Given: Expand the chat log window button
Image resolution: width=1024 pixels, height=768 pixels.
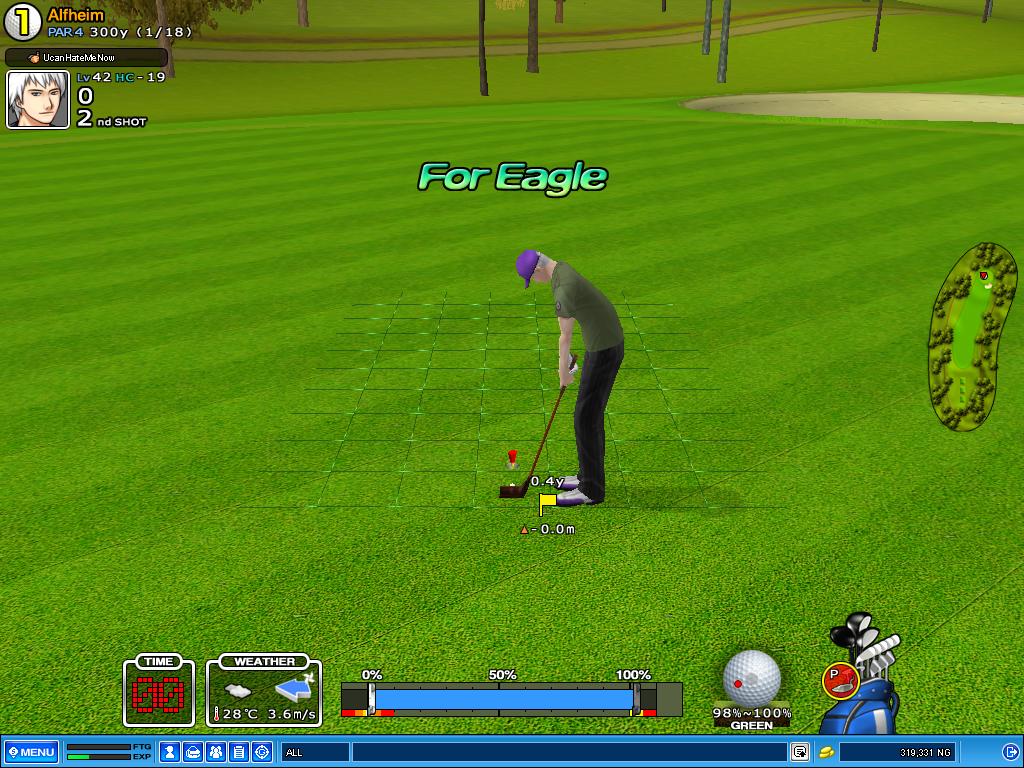Looking at the screenshot, I should [x=800, y=752].
